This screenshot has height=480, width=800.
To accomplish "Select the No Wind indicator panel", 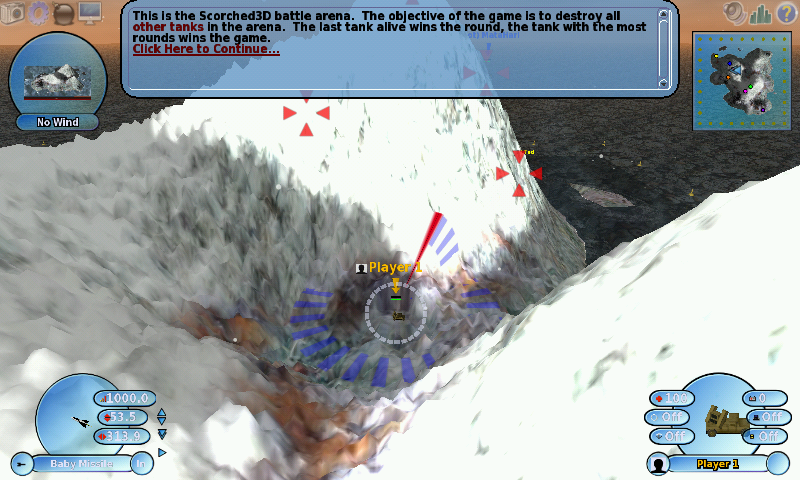I will click(56, 122).
